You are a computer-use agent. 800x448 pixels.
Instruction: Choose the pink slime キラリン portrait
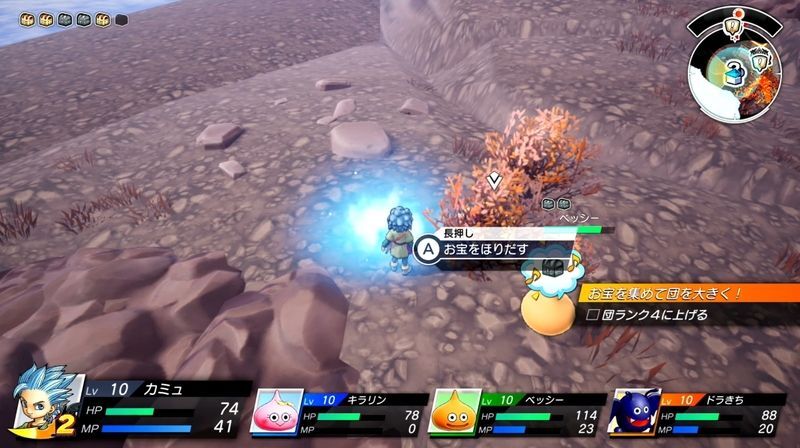click(x=282, y=411)
